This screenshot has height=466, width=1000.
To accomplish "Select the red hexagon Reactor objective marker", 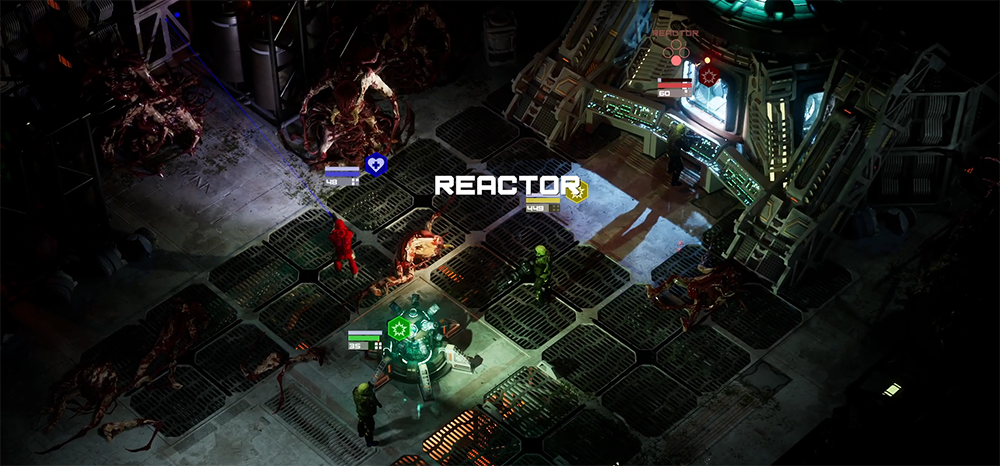I will (x=709, y=75).
